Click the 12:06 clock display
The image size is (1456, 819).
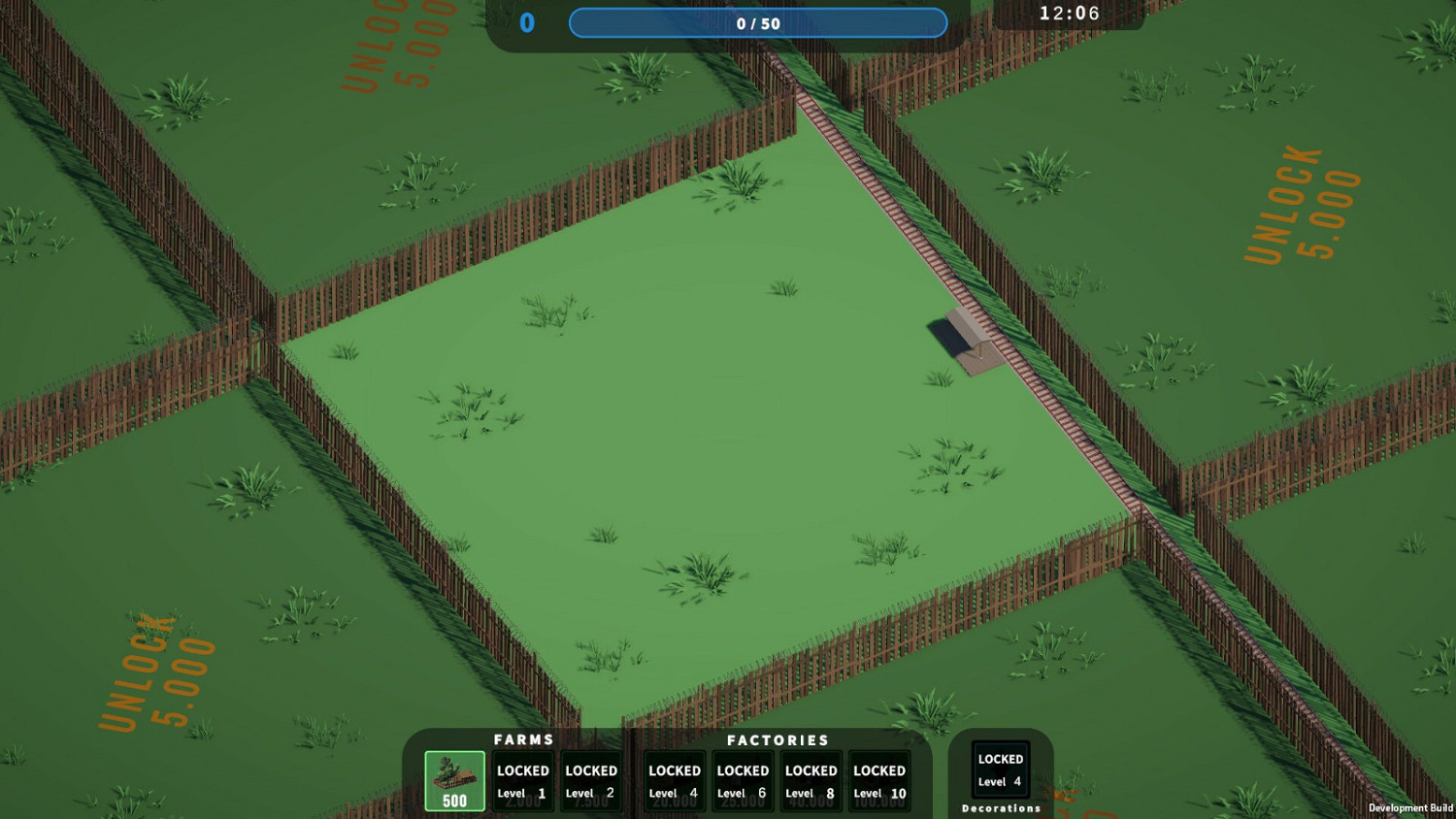[1069, 14]
